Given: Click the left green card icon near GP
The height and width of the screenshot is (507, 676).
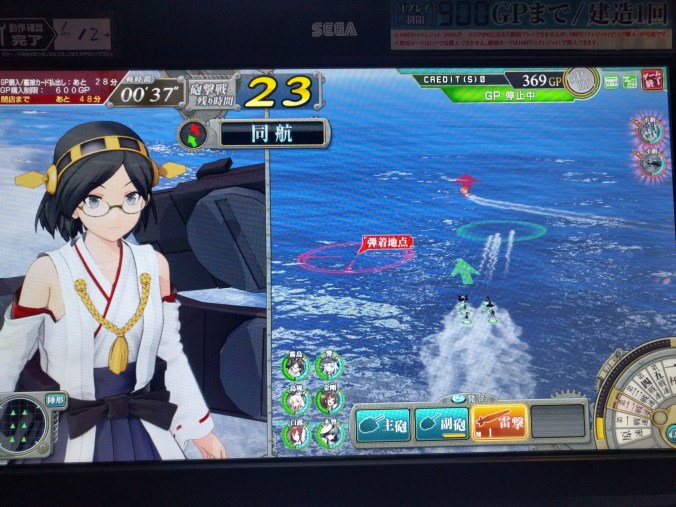Looking at the screenshot, I should pyautogui.click(x=609, y=81).
